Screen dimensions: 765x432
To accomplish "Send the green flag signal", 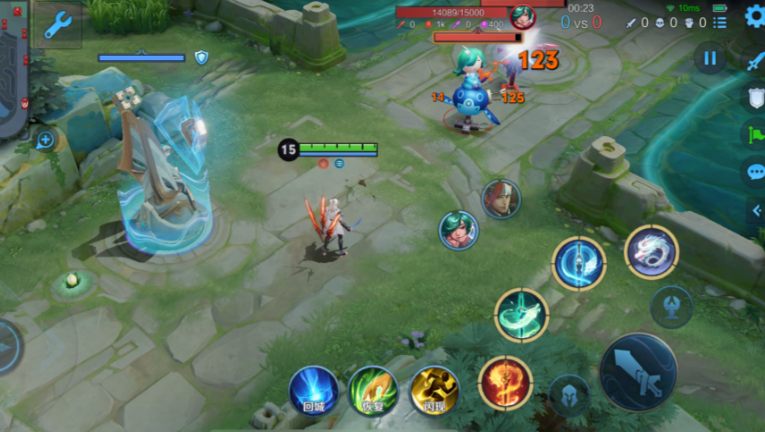I will pyautogui.click(x=755, y=135).
